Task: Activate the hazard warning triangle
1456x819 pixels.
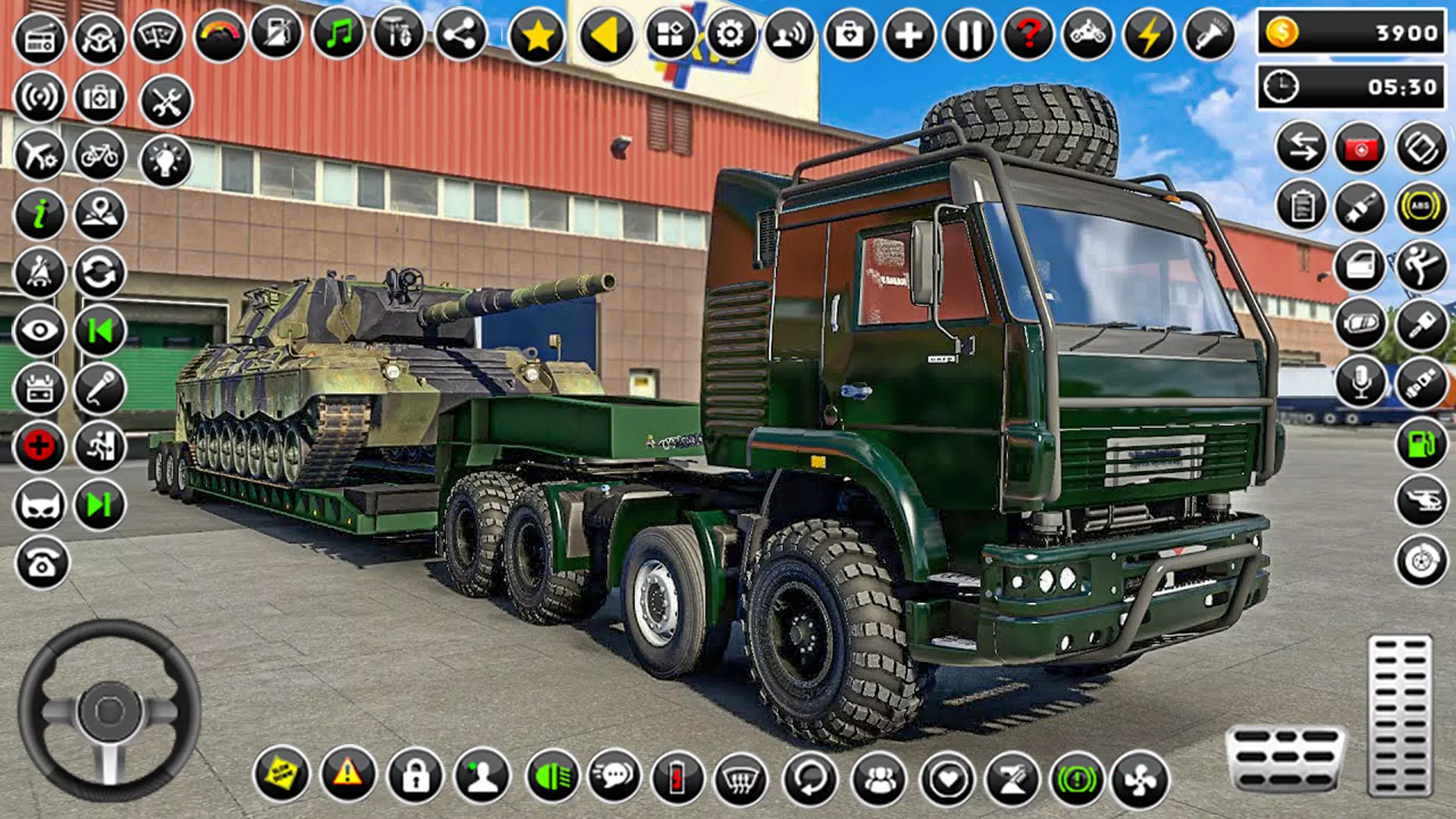Action: click(x=348, y=775)
